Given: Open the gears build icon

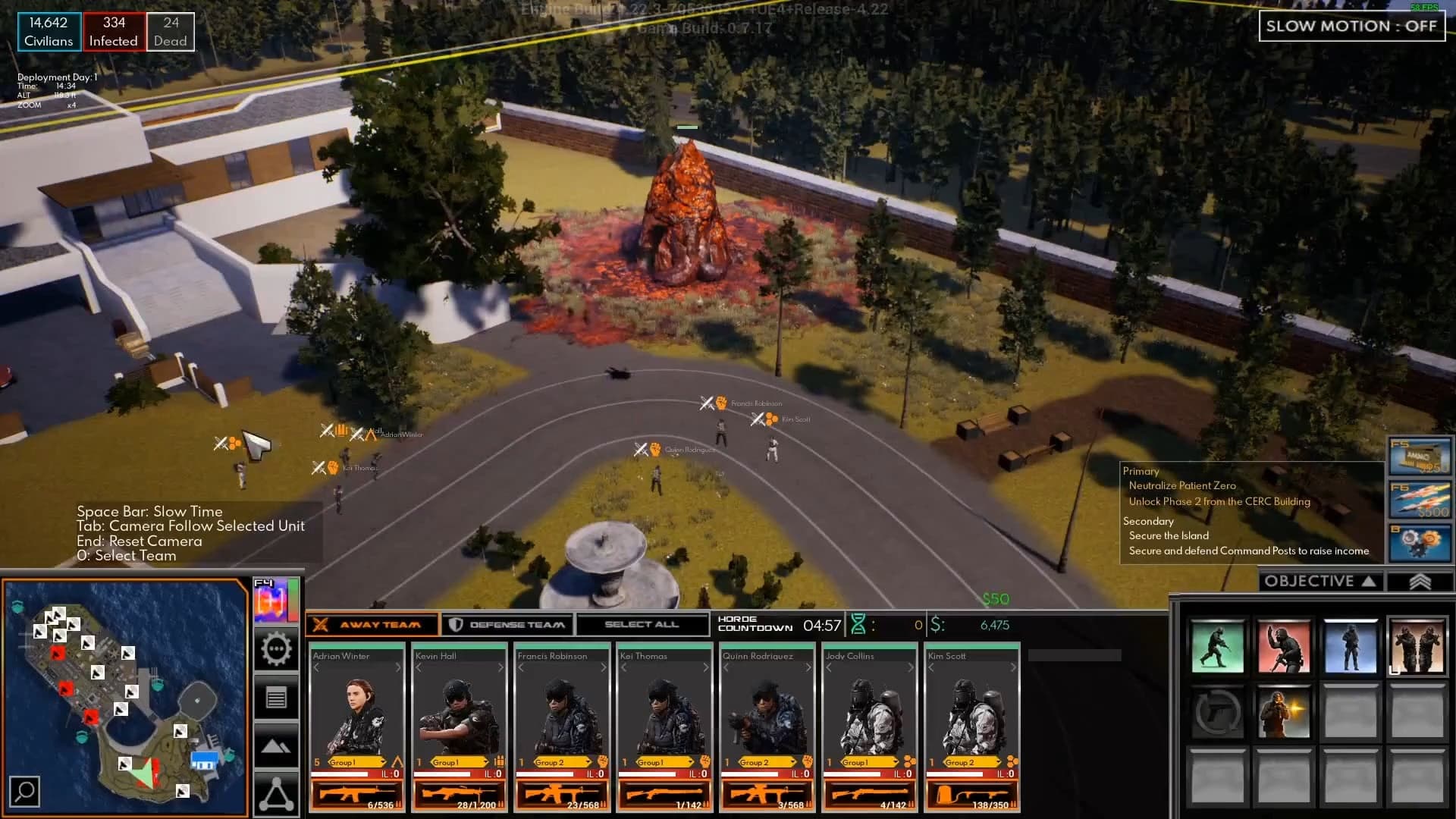Looking at the screenshot, I should [x=1419, y=542].
